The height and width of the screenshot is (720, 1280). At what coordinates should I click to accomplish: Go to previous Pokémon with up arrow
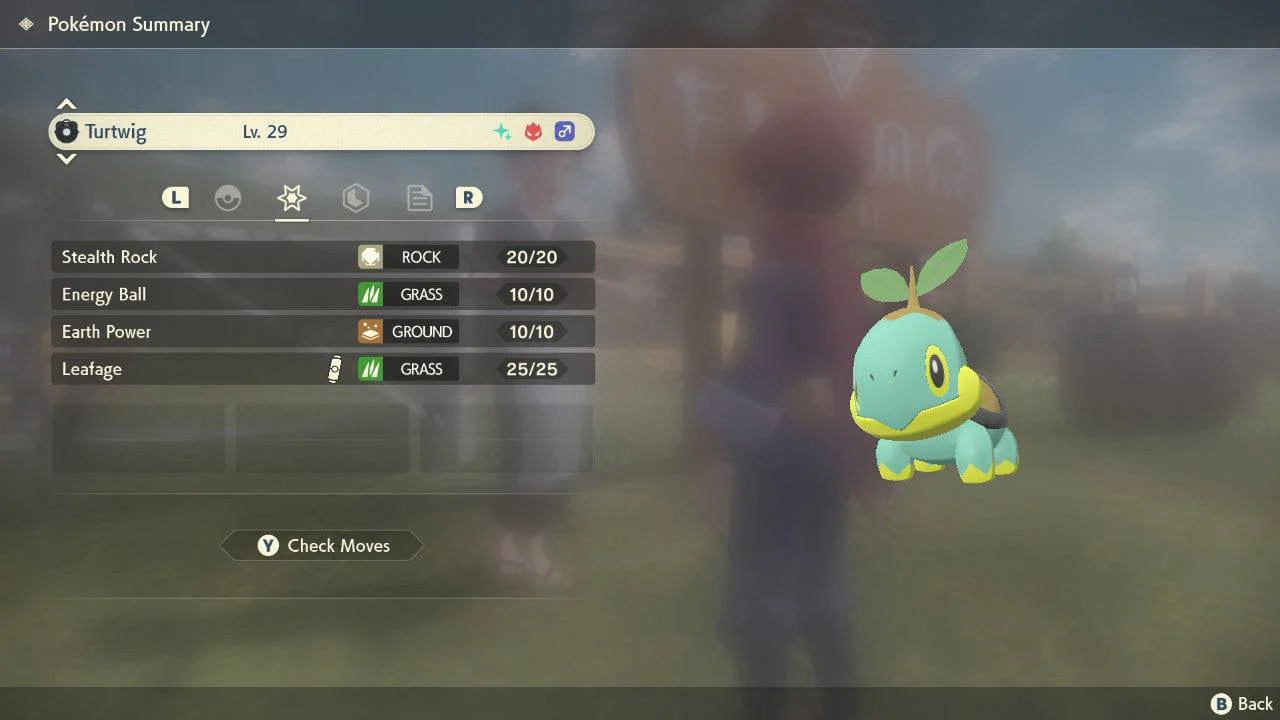pyautogui.click(x=66, y=104)
